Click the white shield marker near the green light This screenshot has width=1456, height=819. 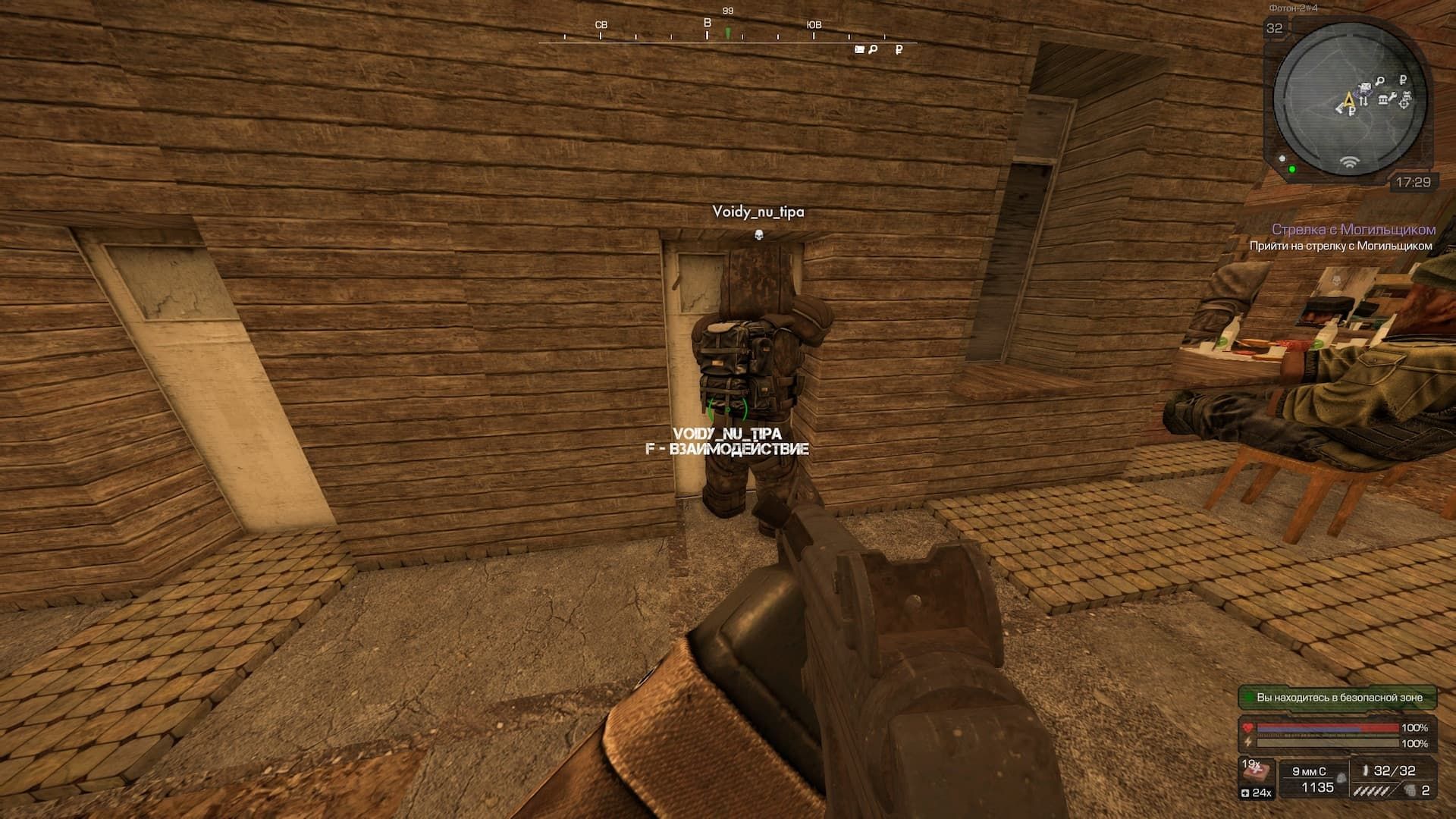[1282, 158]
